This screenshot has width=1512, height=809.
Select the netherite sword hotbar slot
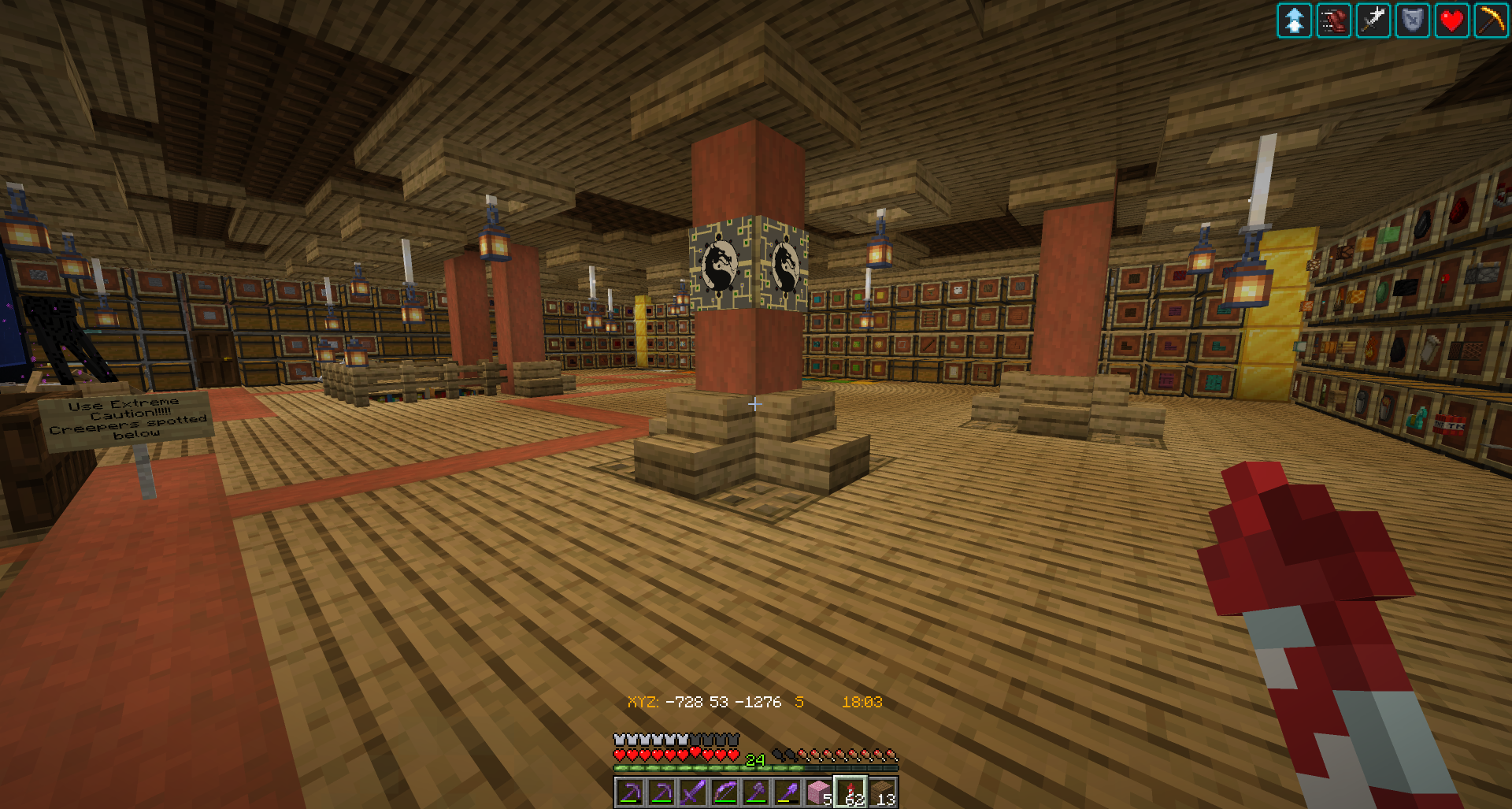coord(693,792)
